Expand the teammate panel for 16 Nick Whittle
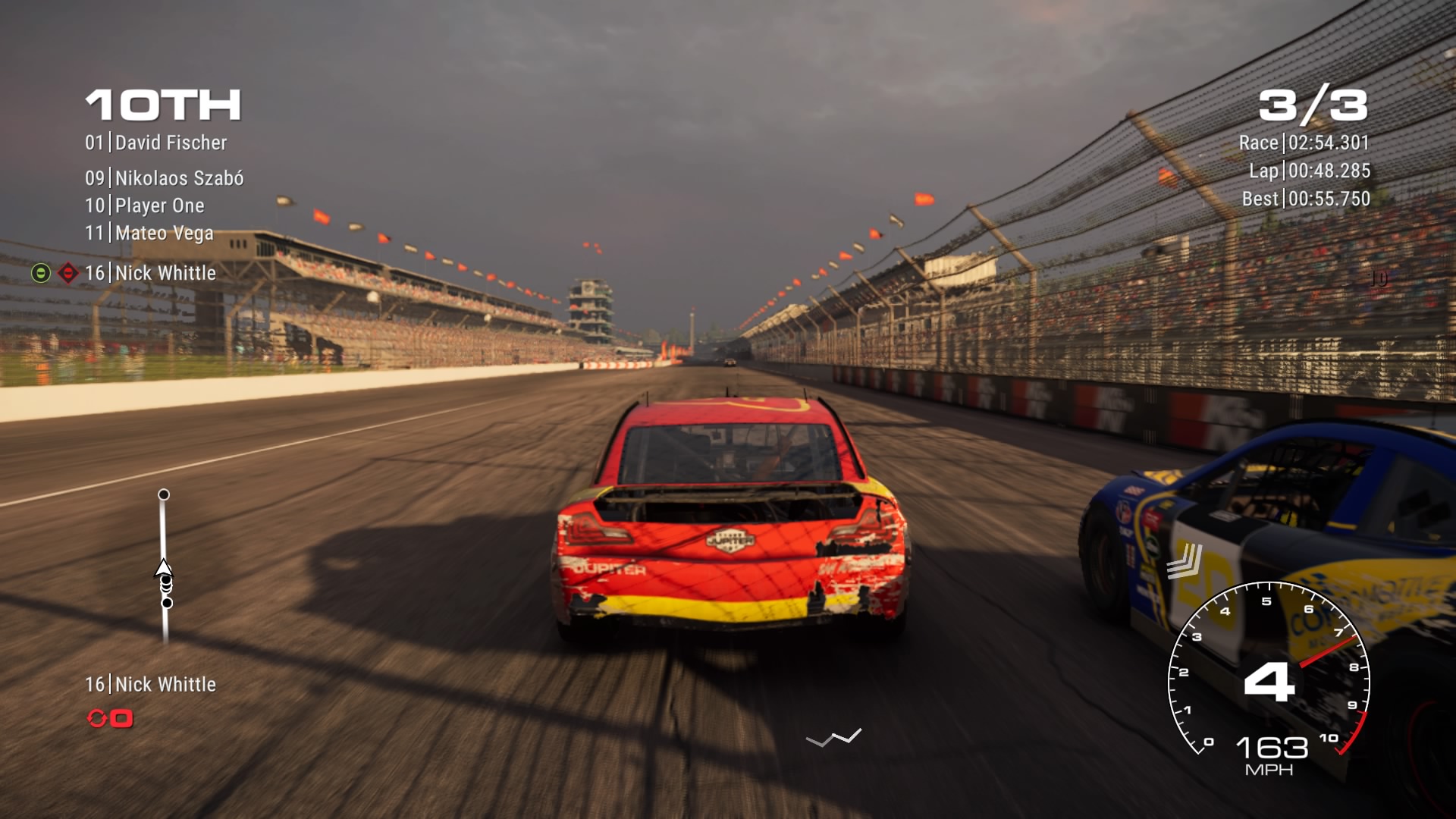Screen dimensions: 1456x819 [x=152, y=684]
